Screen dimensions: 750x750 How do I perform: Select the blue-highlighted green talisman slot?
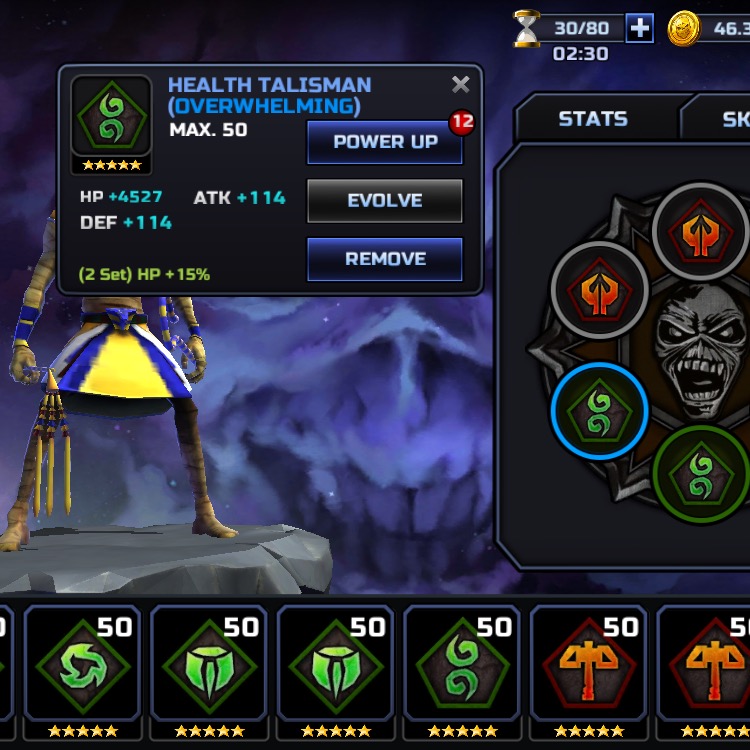pos(599,411)
